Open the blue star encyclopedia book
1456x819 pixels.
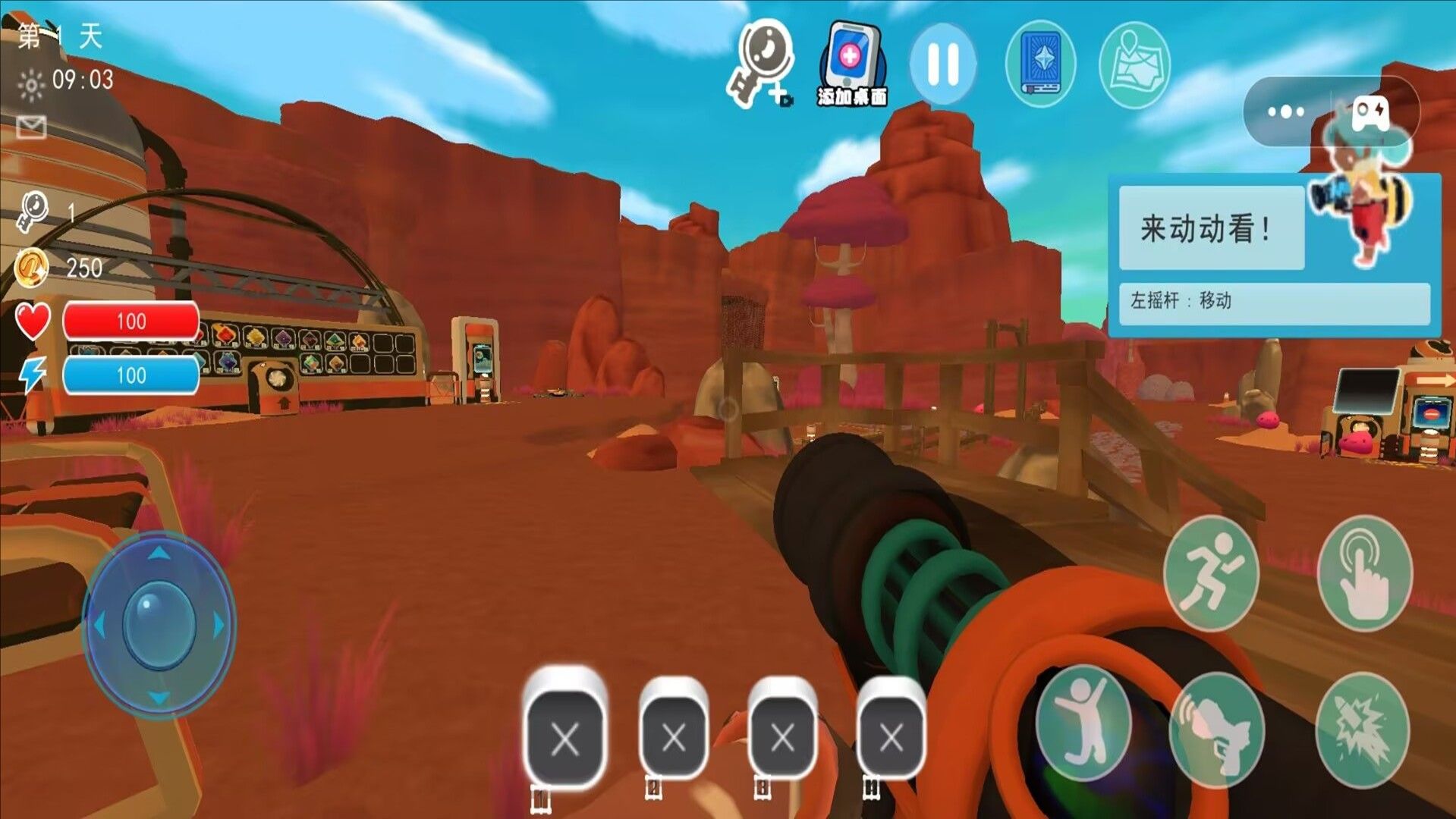coord(1040,64)
